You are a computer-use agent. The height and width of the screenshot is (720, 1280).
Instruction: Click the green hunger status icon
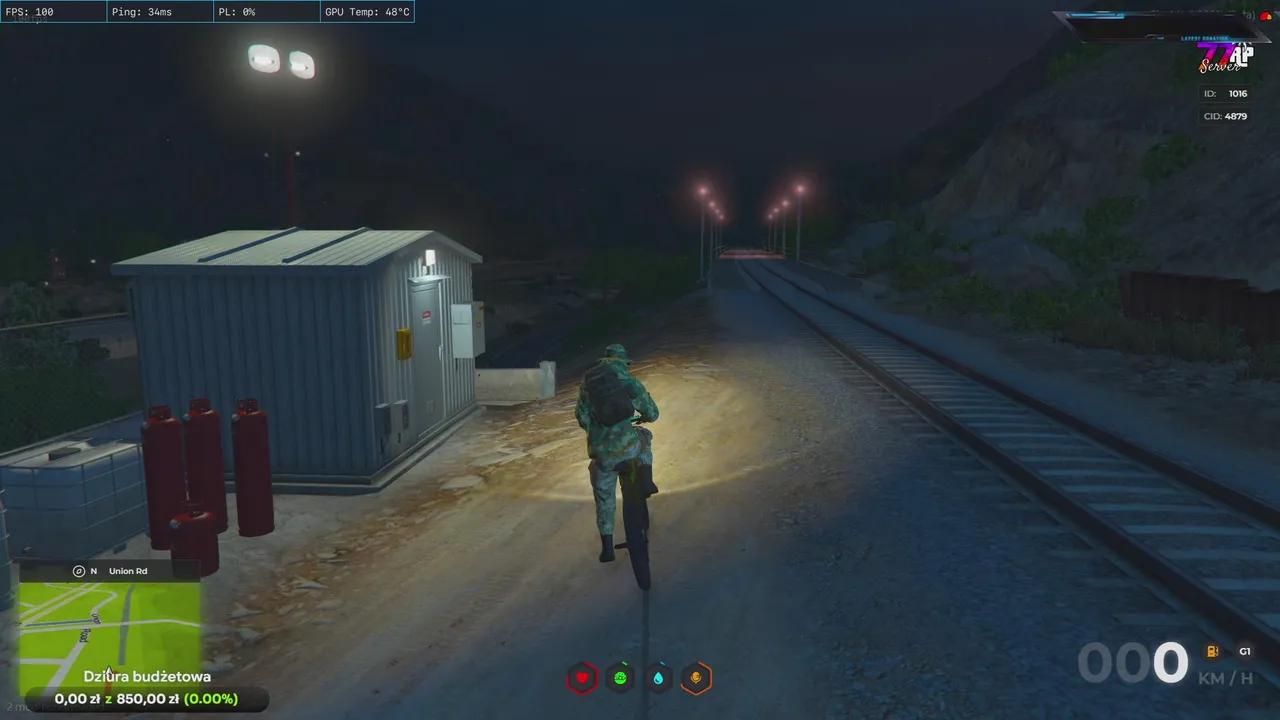(620, 678)
